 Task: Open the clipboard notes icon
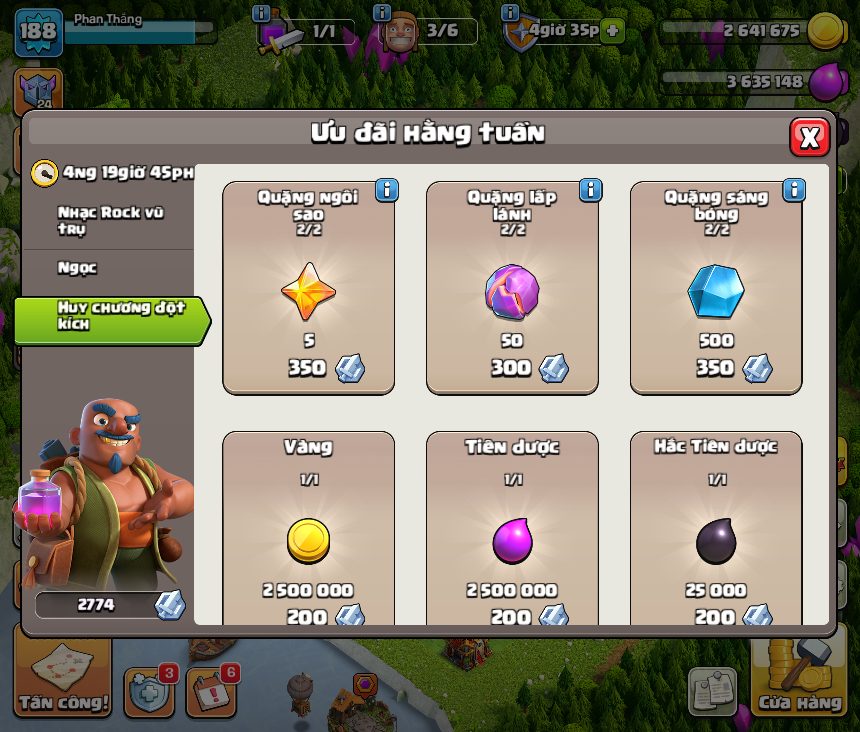(713, 690)
